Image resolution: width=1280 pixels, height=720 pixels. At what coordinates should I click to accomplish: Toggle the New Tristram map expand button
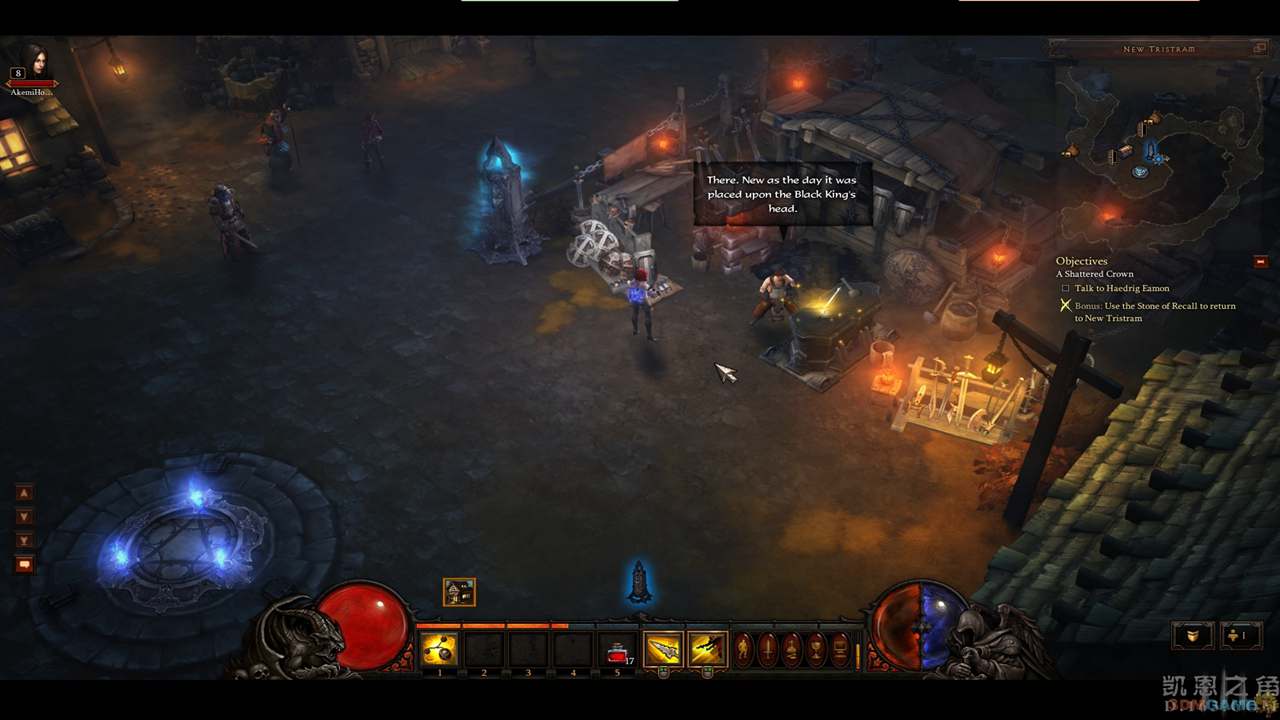coord(1259,48)
